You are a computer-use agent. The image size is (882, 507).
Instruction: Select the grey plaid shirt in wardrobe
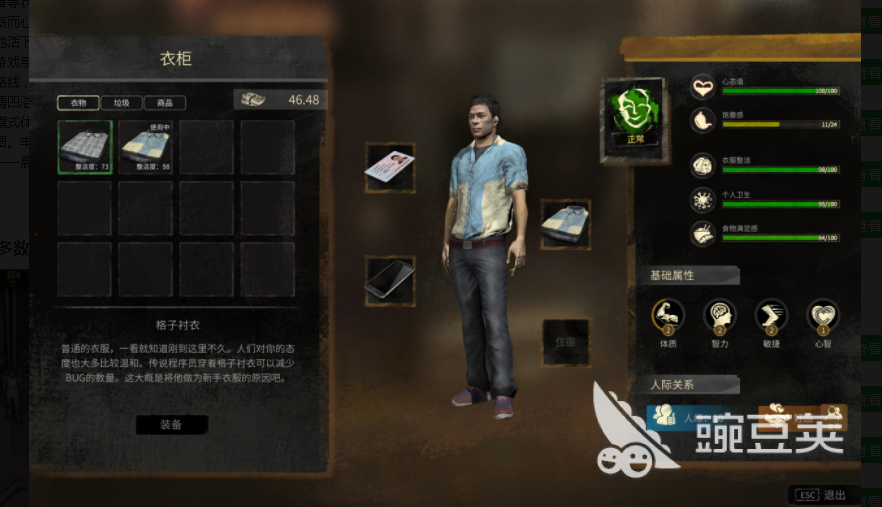(x=85, y=147)
